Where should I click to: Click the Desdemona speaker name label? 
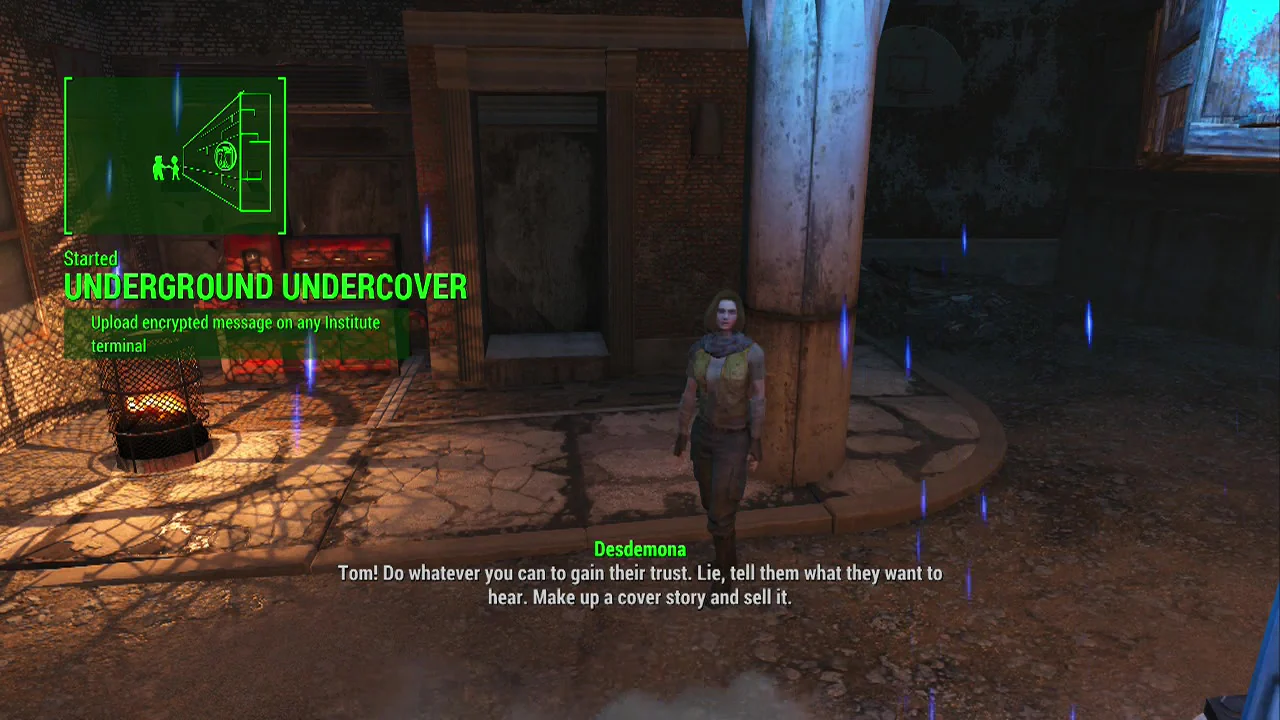click(640, 549)
